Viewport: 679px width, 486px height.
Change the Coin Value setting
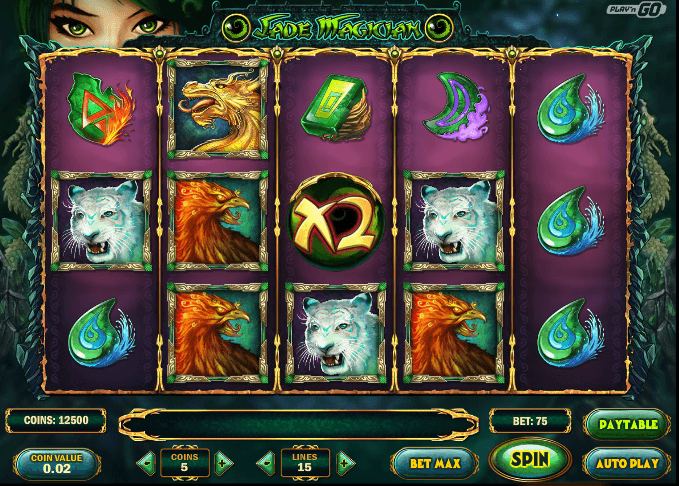point(57,465)
